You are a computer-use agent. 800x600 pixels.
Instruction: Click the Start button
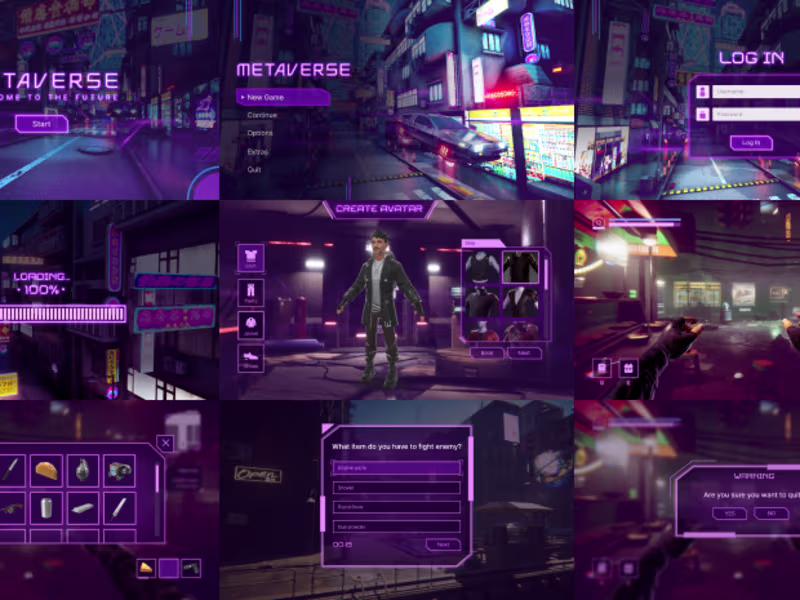[42, 124]
